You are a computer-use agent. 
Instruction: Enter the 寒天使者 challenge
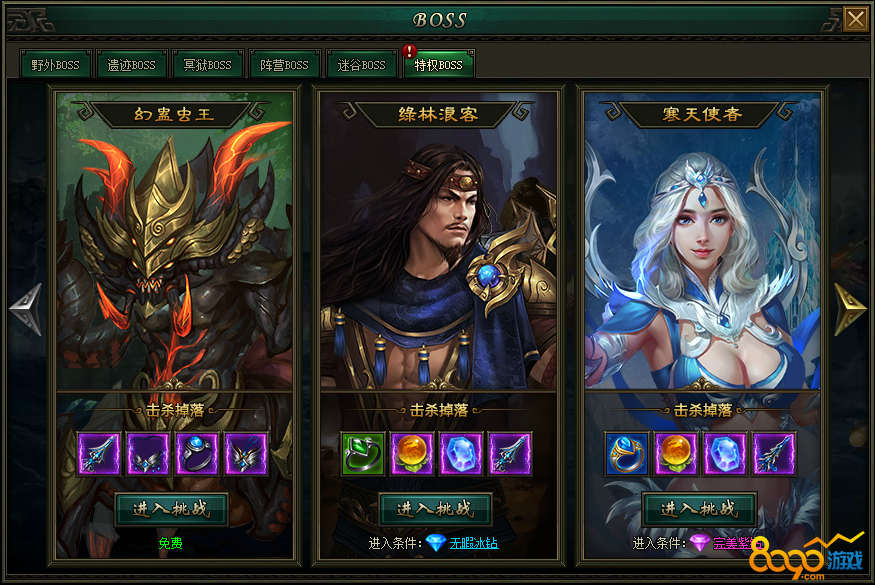(699, 508)
